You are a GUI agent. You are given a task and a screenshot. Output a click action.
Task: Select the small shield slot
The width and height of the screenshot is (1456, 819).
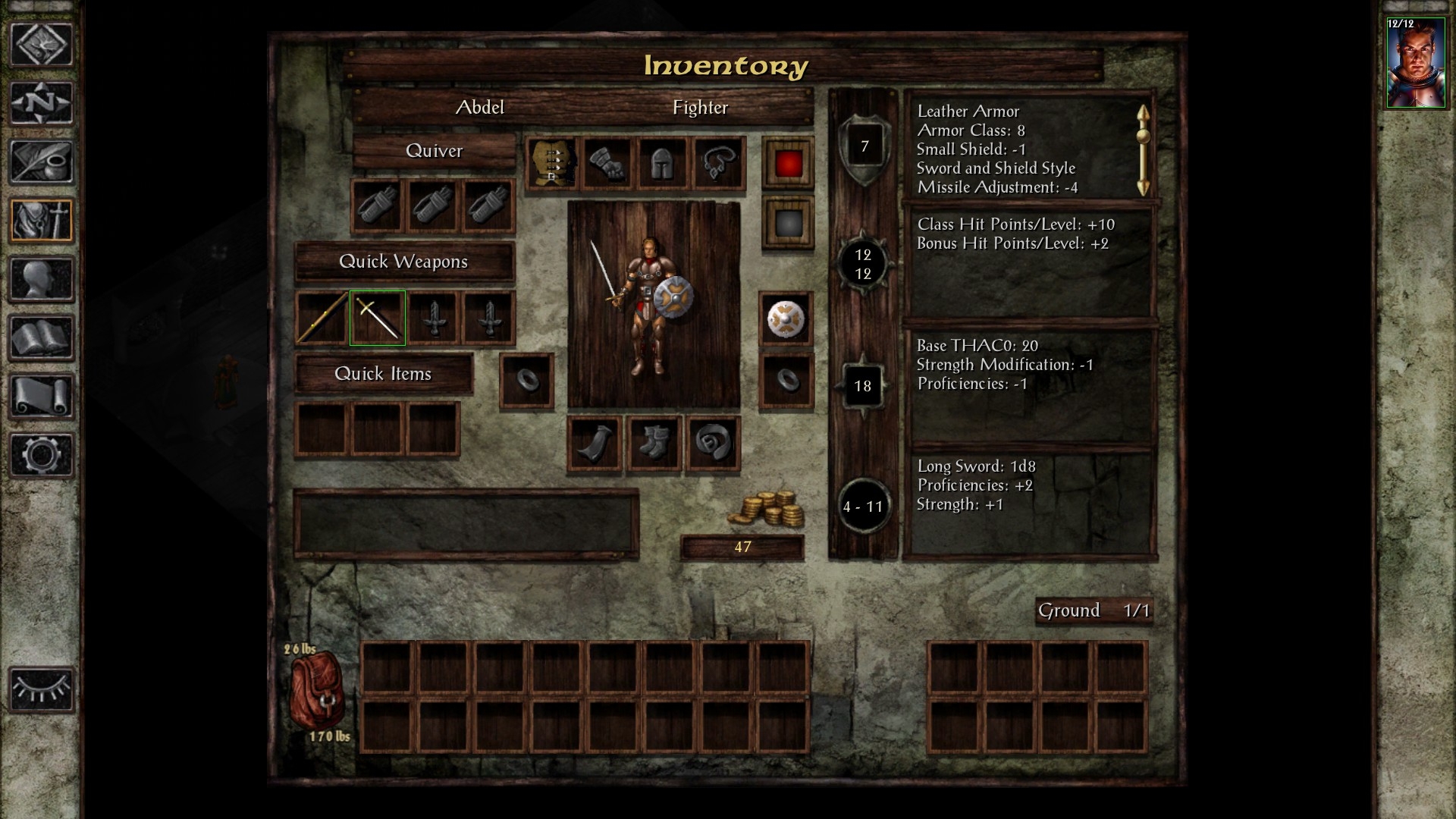786,319
